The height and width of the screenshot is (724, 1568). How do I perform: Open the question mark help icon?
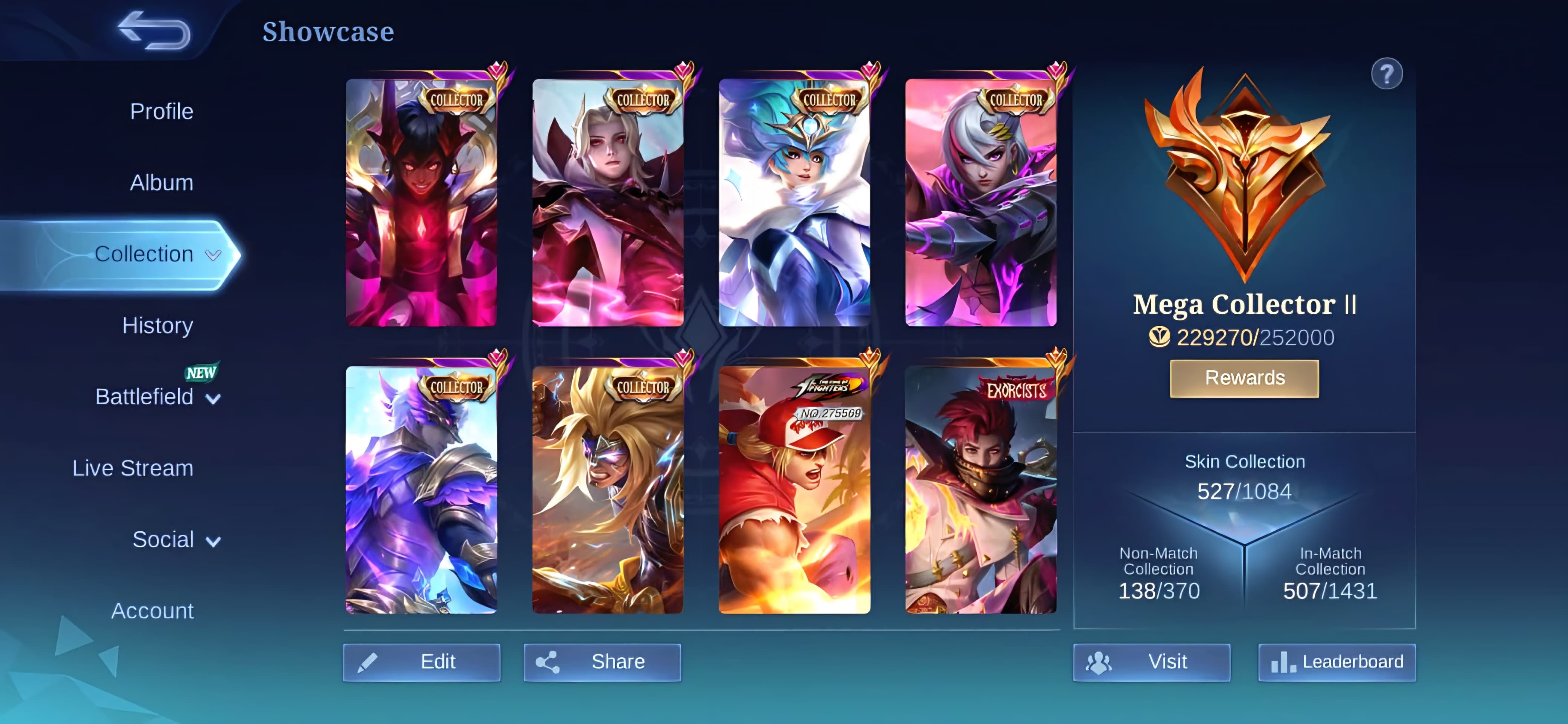pos(1386,74)
